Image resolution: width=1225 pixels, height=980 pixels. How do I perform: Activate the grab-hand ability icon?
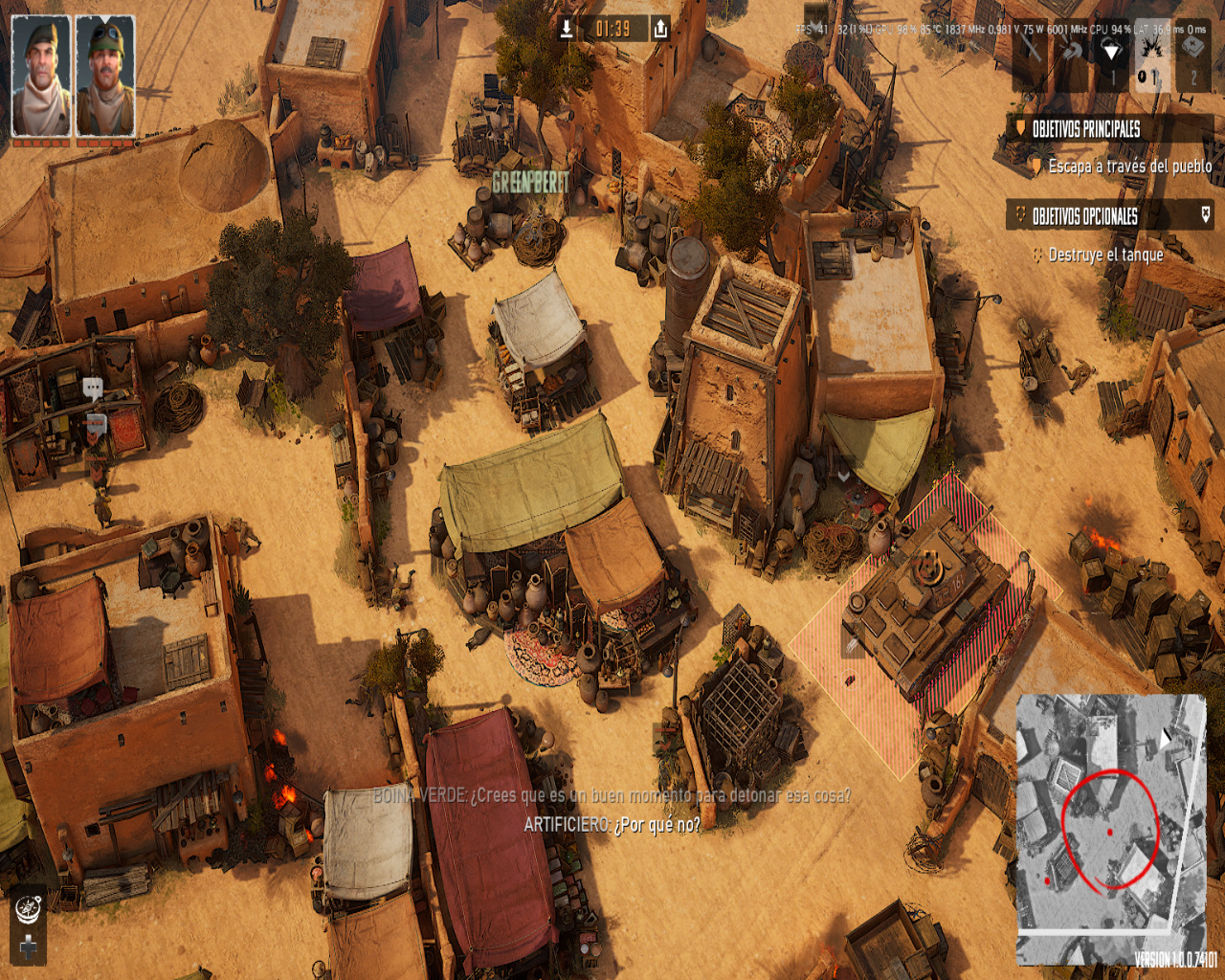(1071, 53)
